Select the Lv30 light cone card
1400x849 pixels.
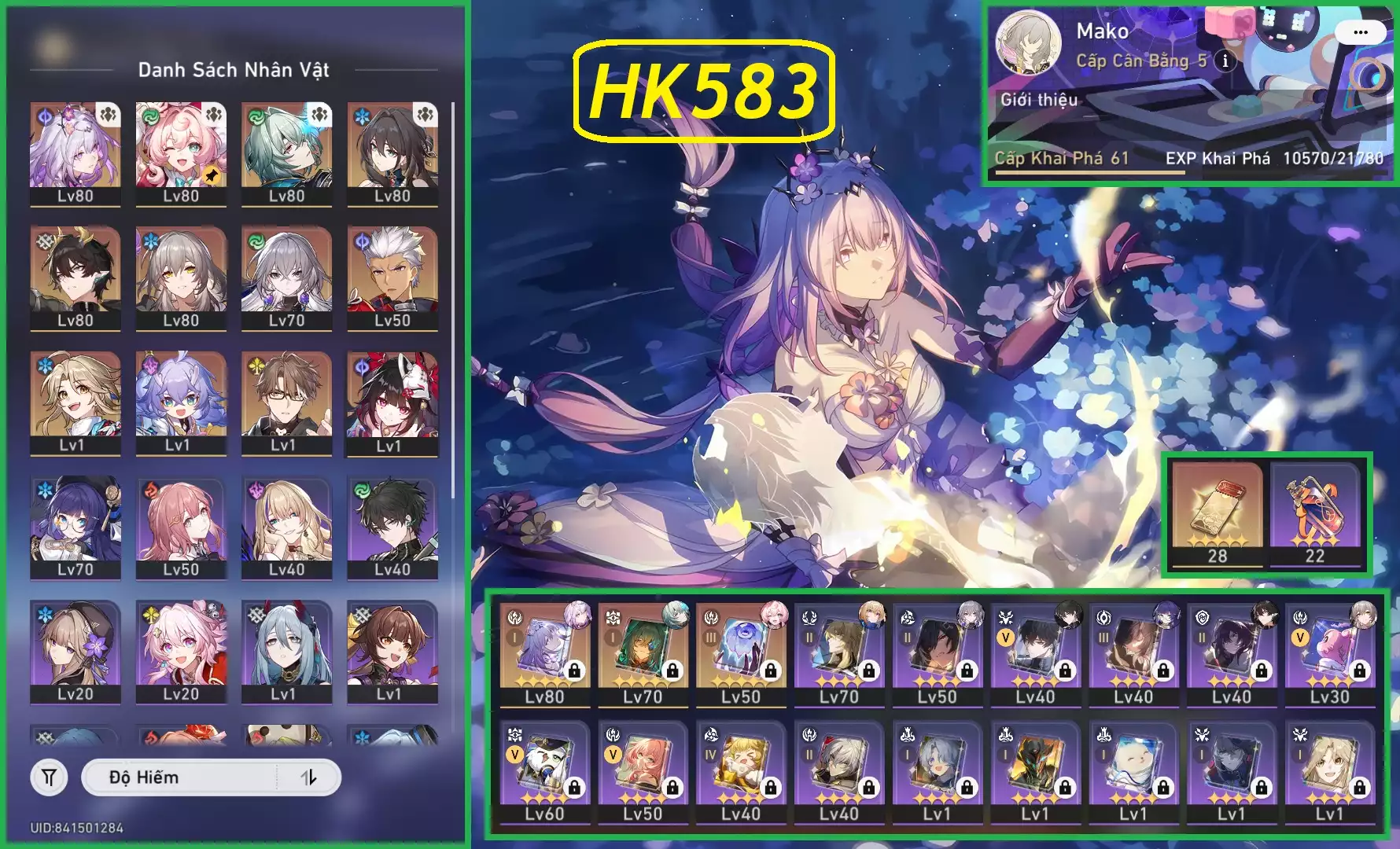1329,652
